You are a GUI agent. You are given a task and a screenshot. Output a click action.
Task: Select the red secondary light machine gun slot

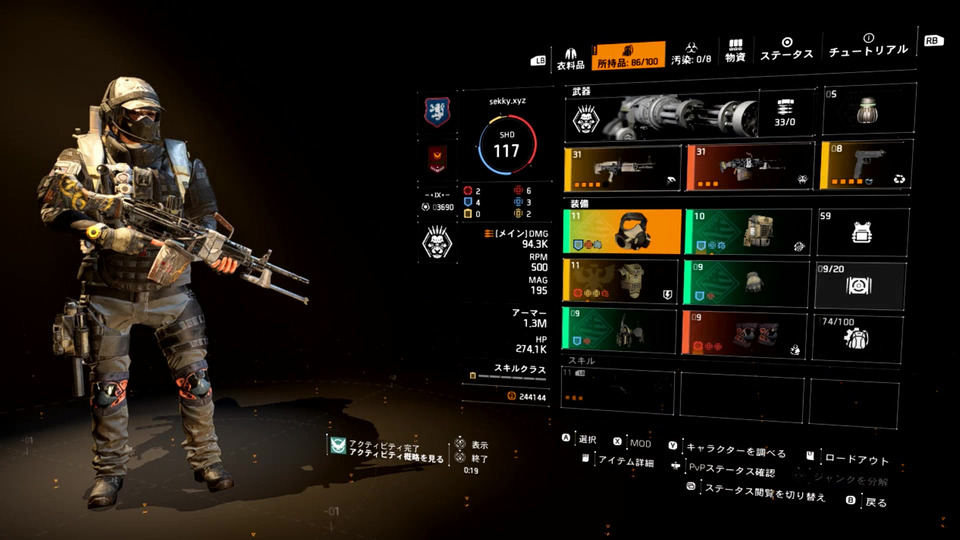click(749, 167)
